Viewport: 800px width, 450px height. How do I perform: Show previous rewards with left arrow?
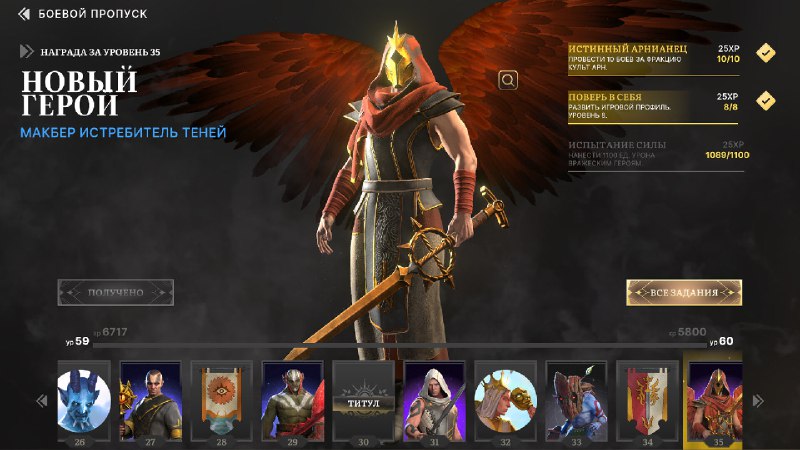[x=42, y=401]
